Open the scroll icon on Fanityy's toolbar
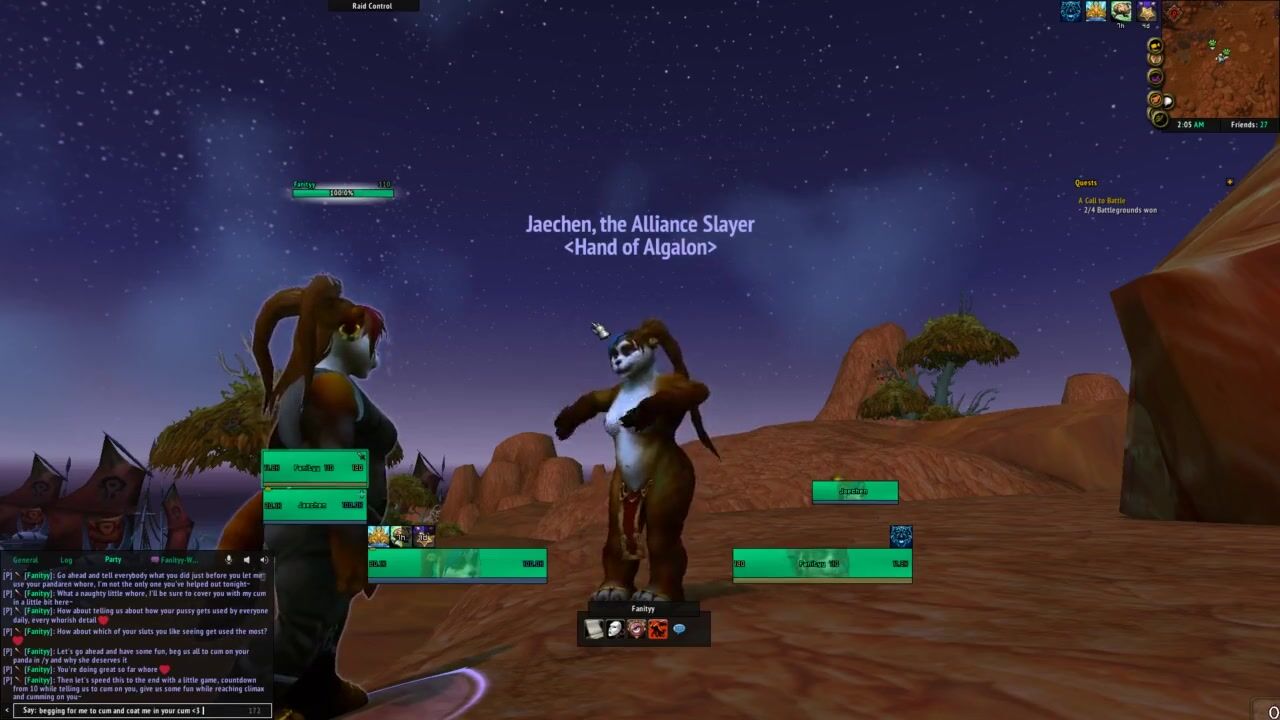The width and height of the screenshot is (1280, 720). (594, 629)
